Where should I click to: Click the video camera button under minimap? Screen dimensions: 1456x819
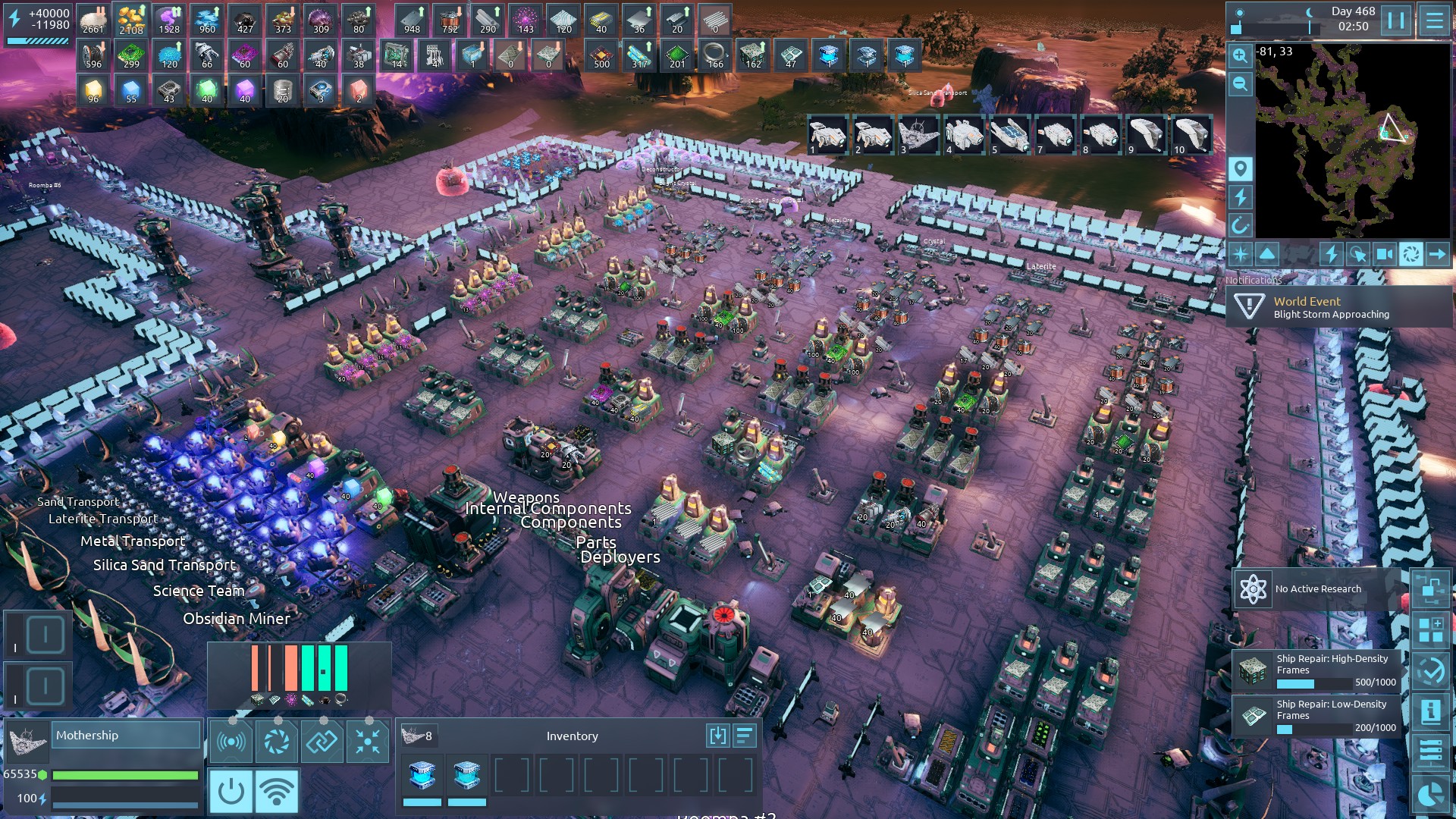point(1384,254)
